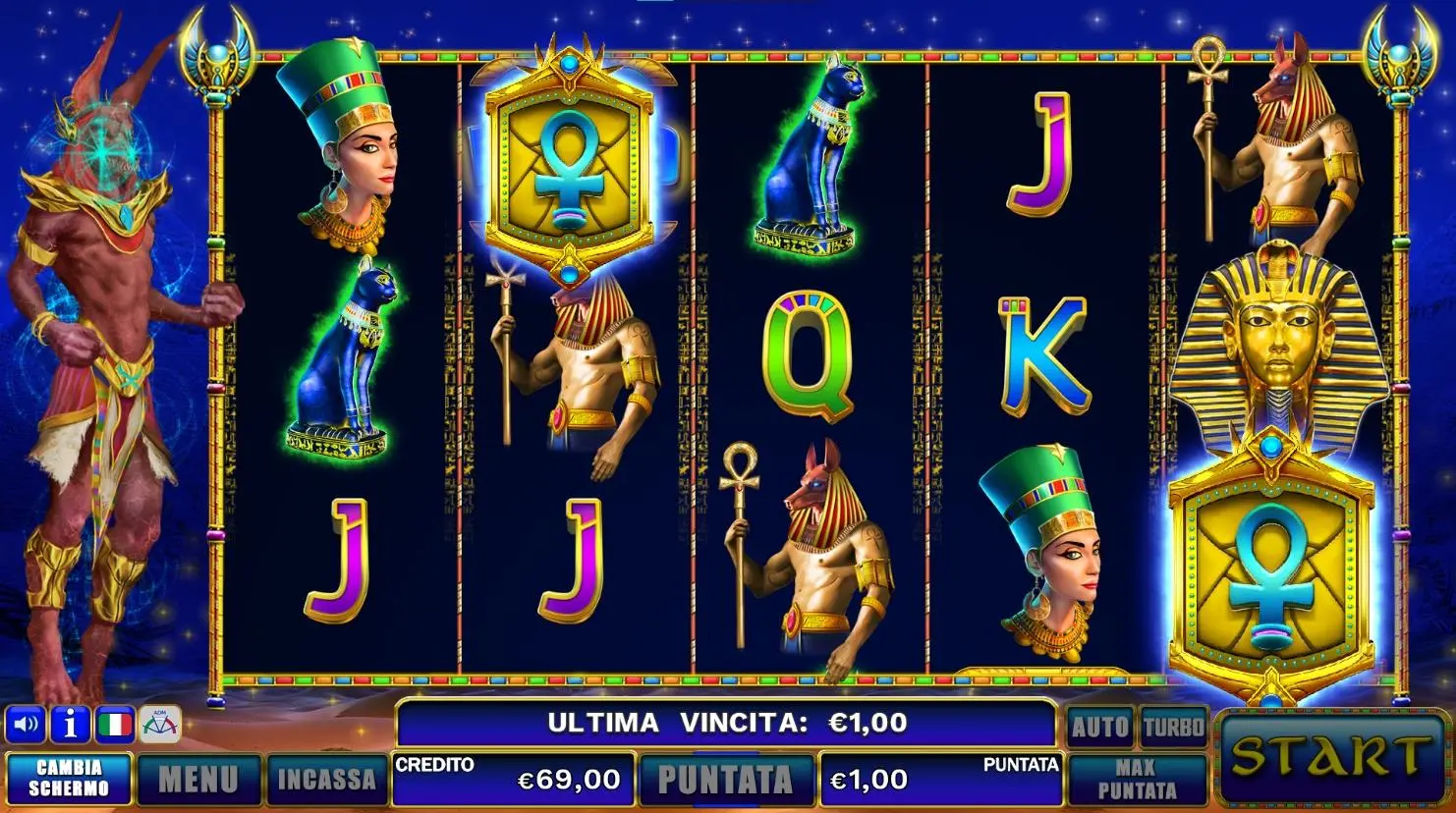Set the MAX PUNTATA bet
The width and height of the screenshot is (1456, 813).
tap(1137, 780)
